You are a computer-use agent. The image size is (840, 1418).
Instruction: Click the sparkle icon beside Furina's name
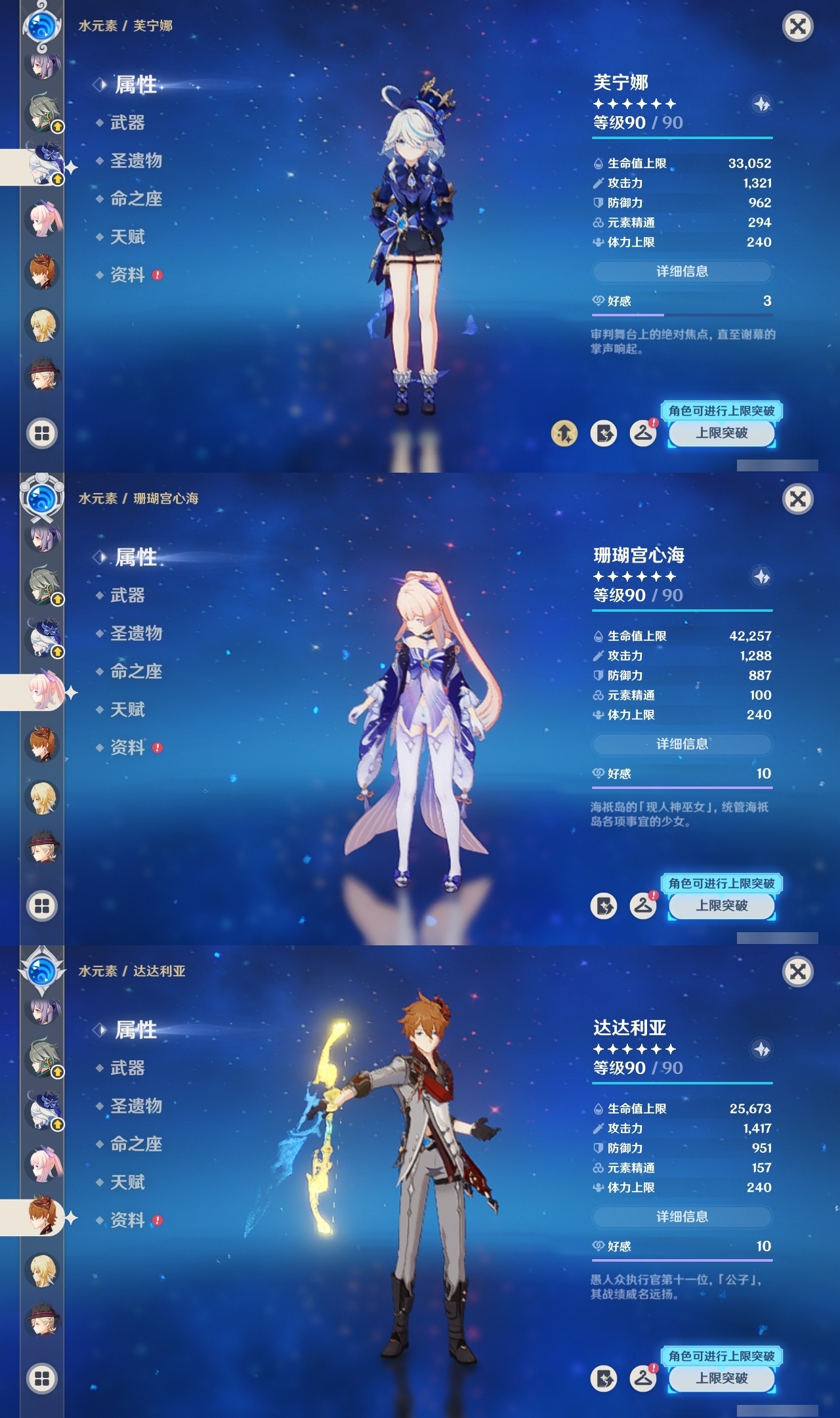point(762,102)
